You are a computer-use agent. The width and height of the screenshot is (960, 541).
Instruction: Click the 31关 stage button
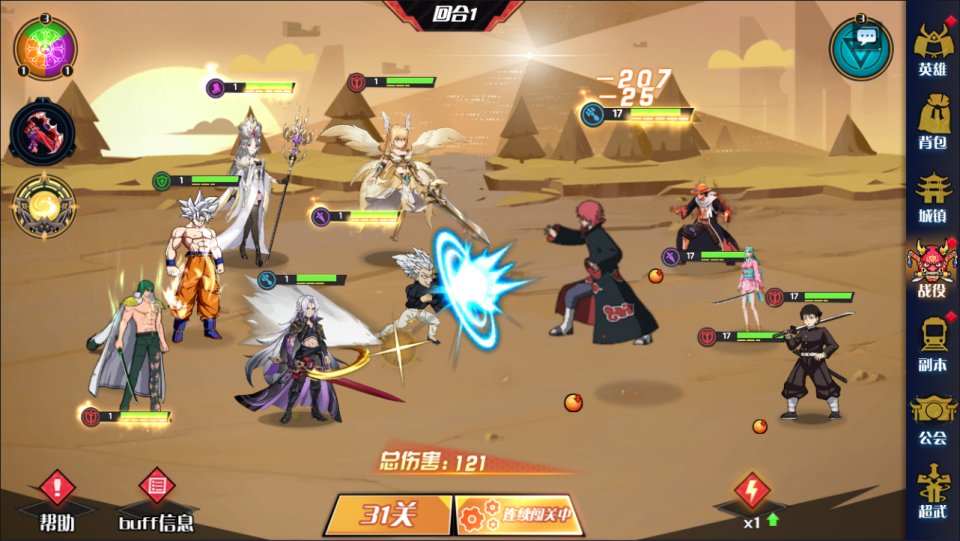point(388,515)
